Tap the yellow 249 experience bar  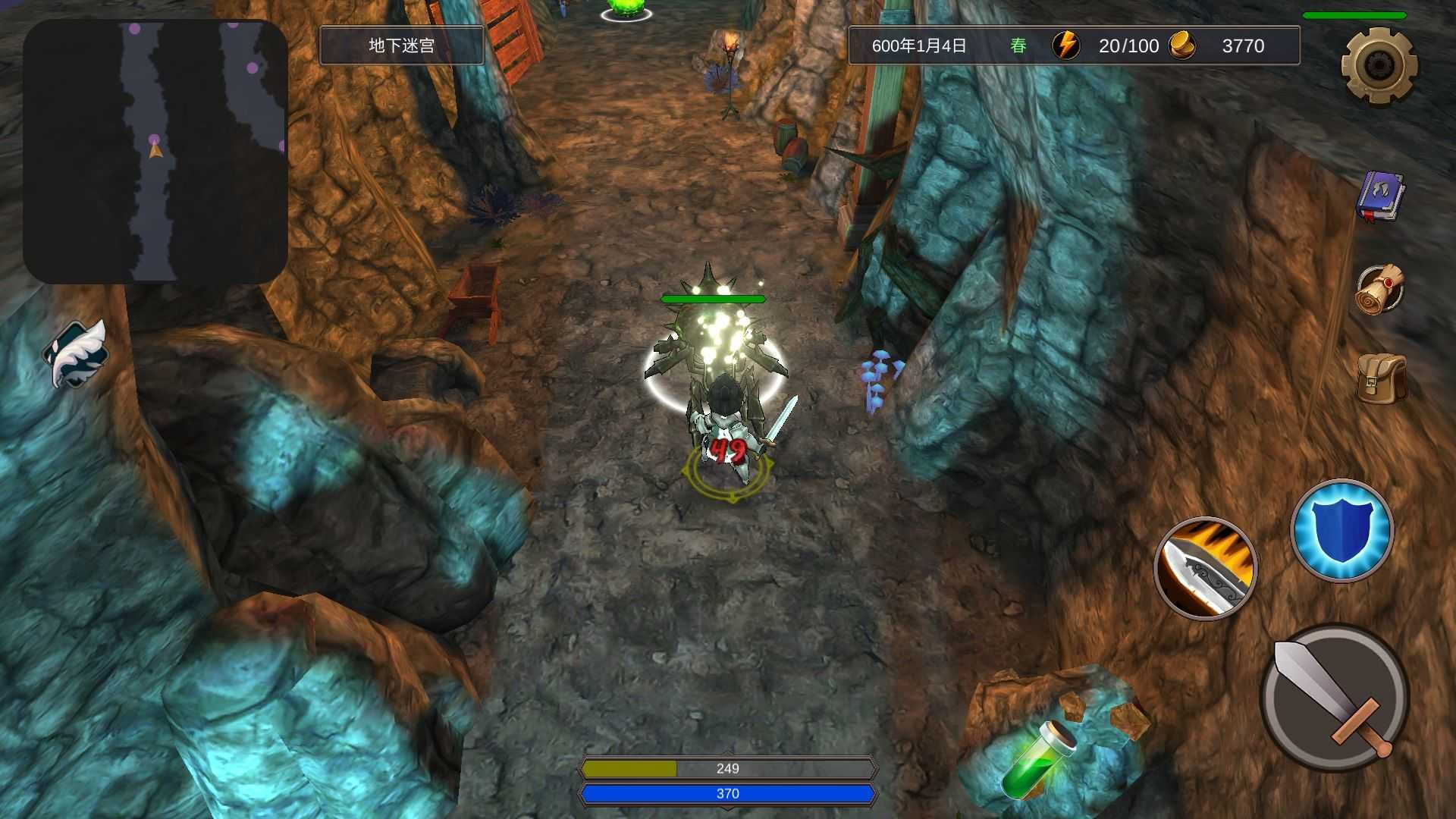pos(727,768)
